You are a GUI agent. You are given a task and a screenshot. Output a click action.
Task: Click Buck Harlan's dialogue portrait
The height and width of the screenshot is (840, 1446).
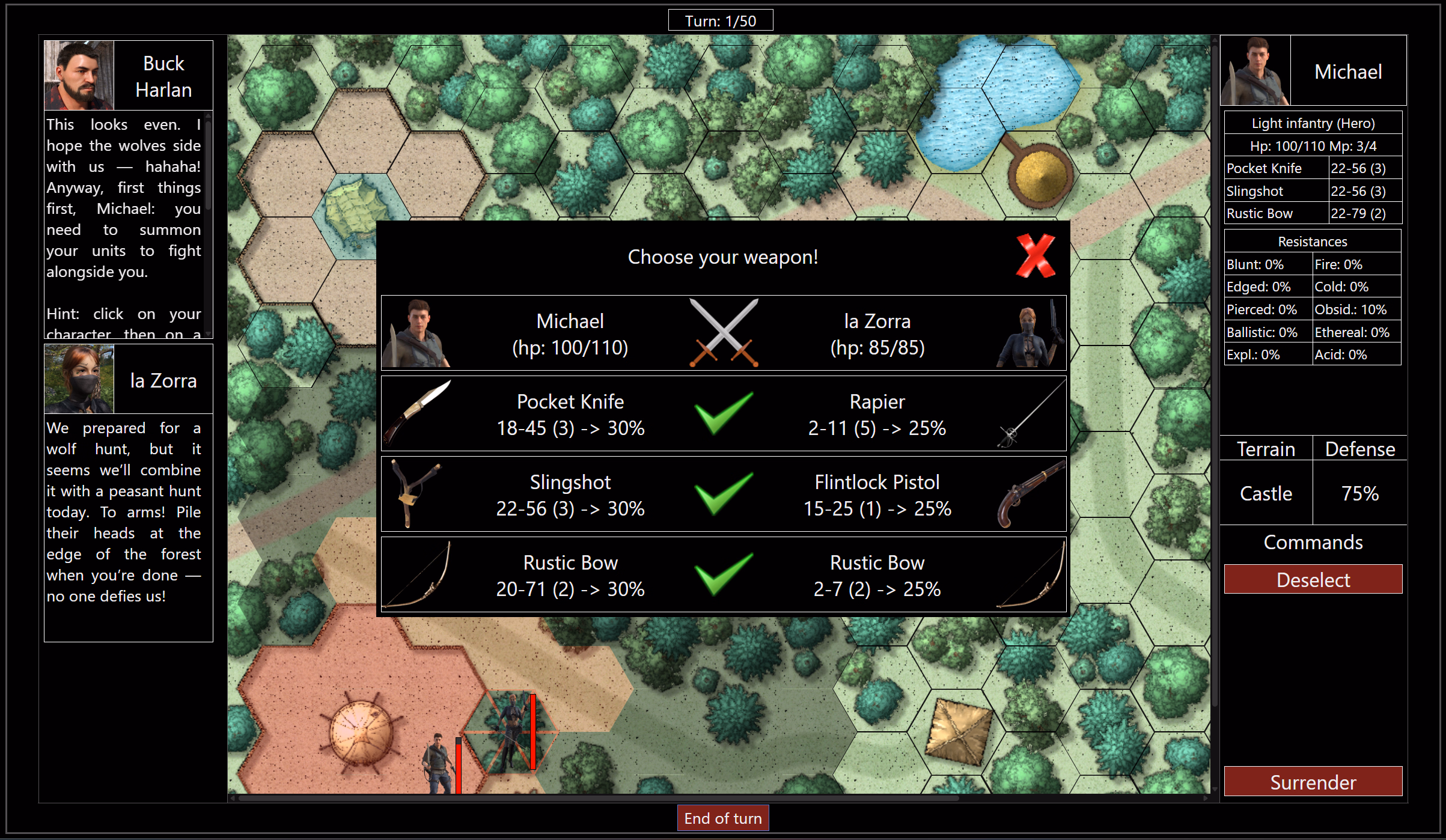point(79,75)
